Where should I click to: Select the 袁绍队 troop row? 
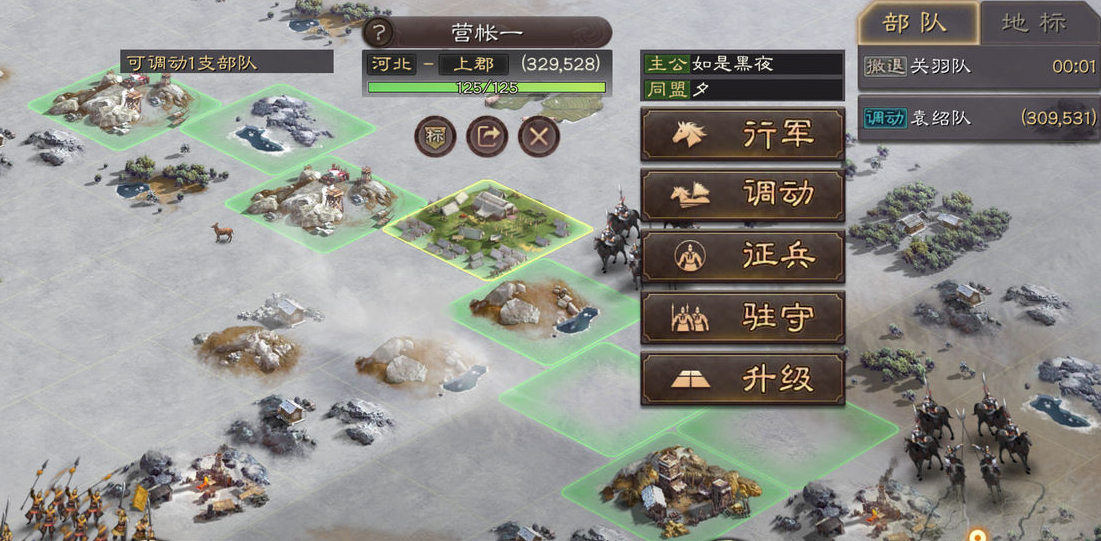tap(979, 118)
